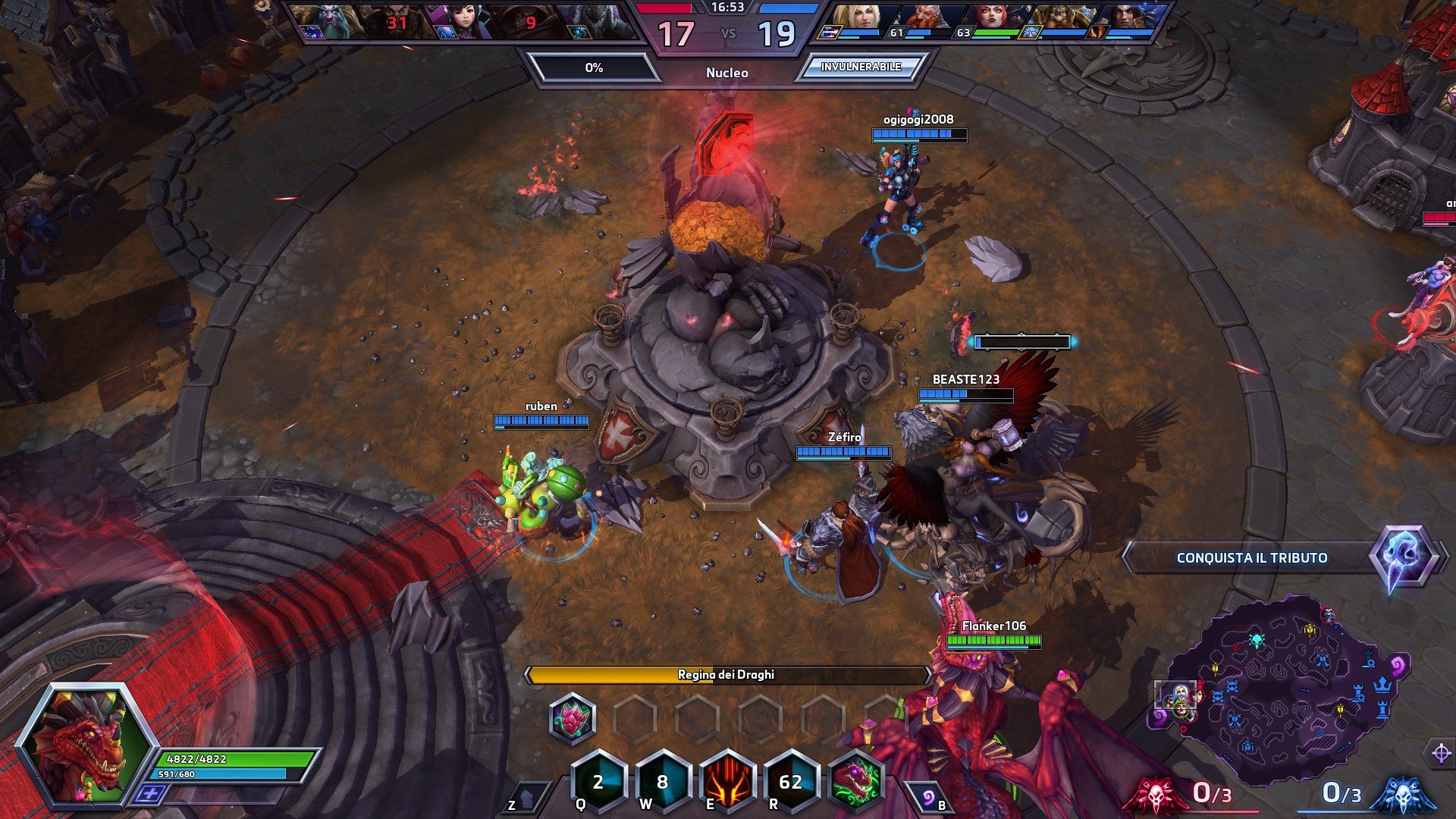Viewport: 1456px width, 819px height.
Task: Toggle the minimap ping crosshair button
Action: (x=1440, y=754)
